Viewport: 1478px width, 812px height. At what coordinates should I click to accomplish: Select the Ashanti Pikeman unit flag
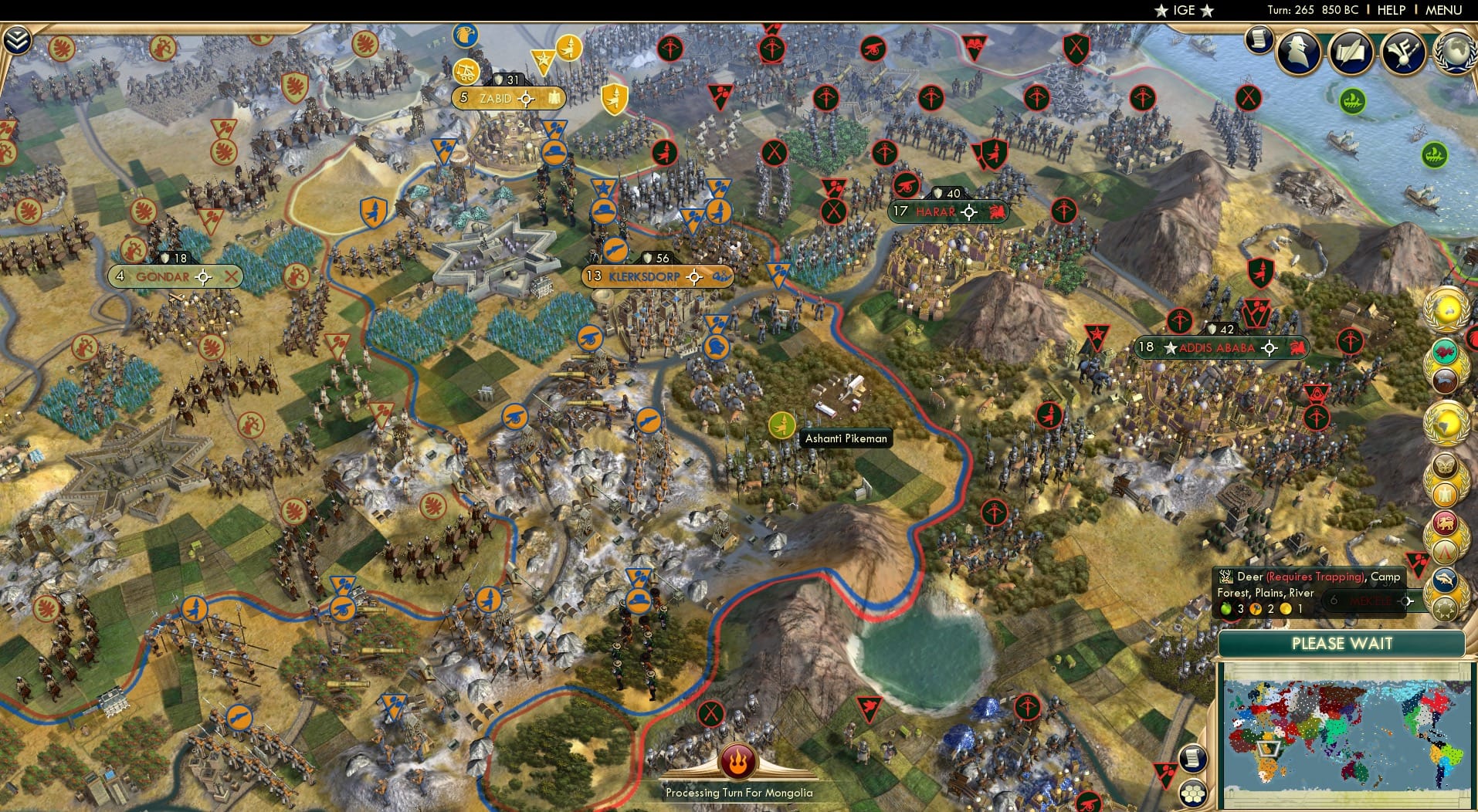(x=783, y=424)
